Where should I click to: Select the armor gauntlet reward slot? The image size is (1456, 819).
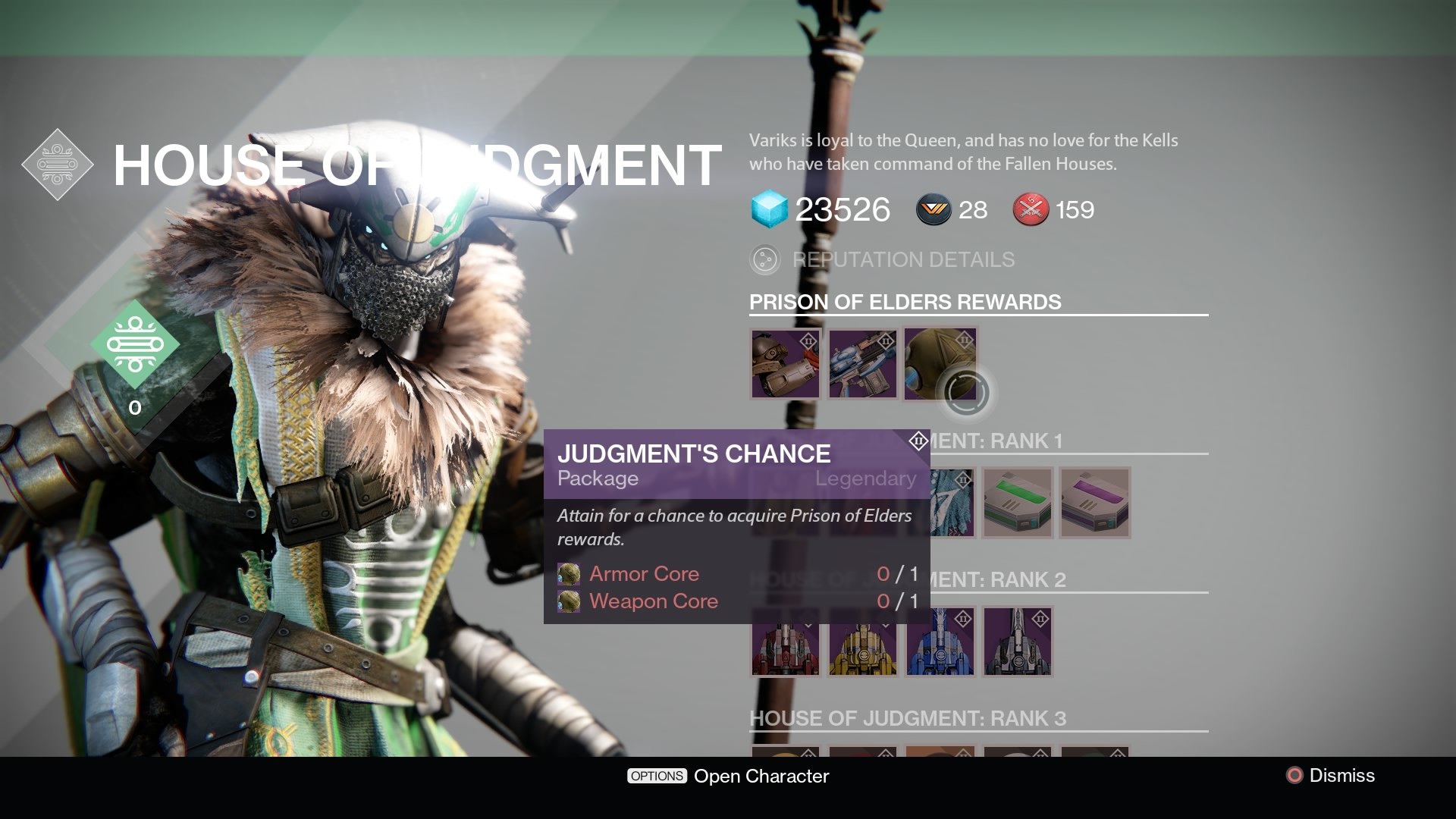[786, 364]
